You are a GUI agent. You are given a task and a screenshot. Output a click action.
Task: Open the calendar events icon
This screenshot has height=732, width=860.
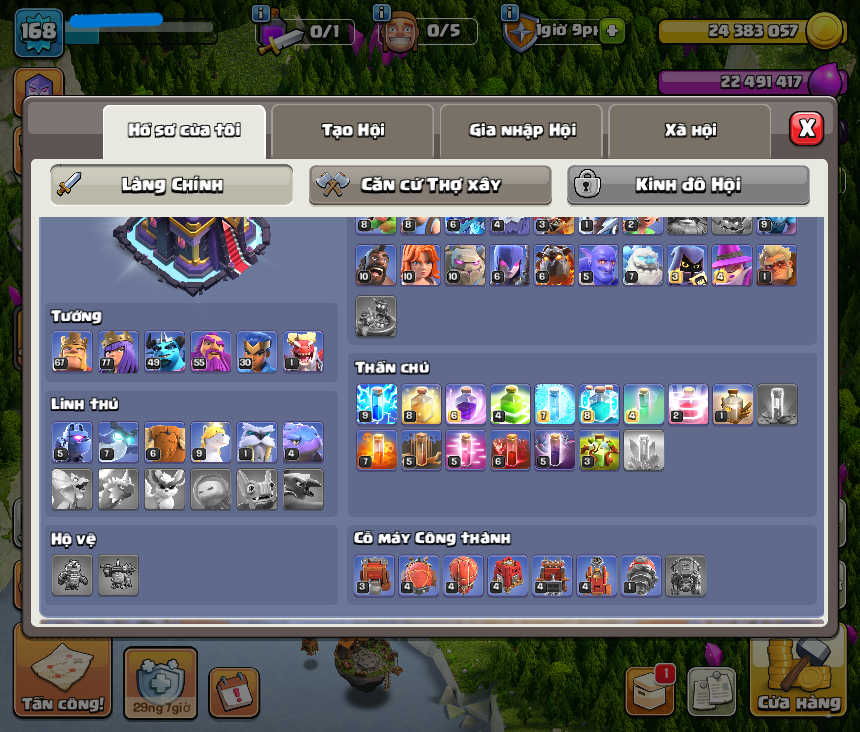pos(234,692)
